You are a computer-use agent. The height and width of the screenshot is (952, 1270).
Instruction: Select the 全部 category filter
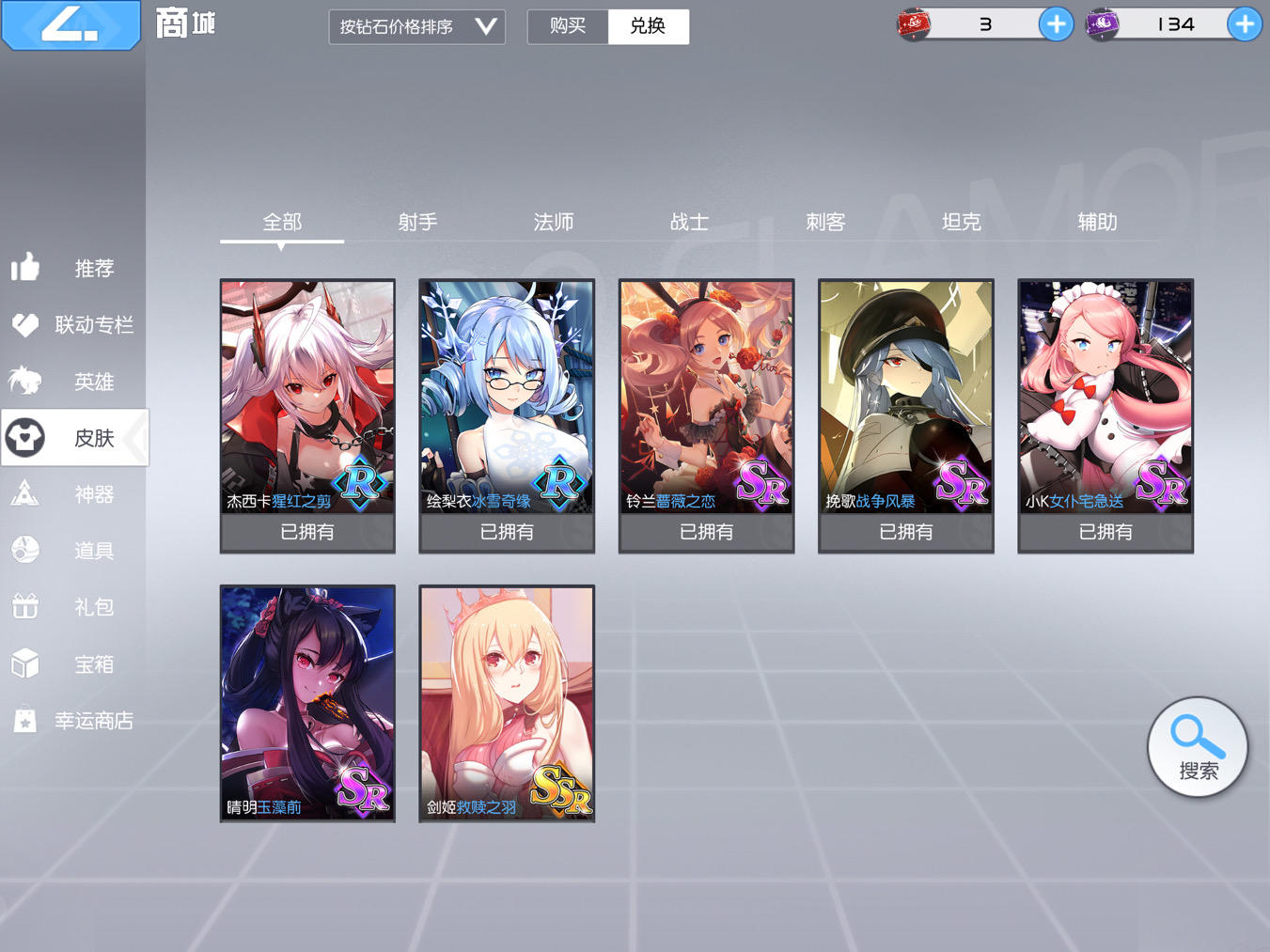(x=281, y=222)
